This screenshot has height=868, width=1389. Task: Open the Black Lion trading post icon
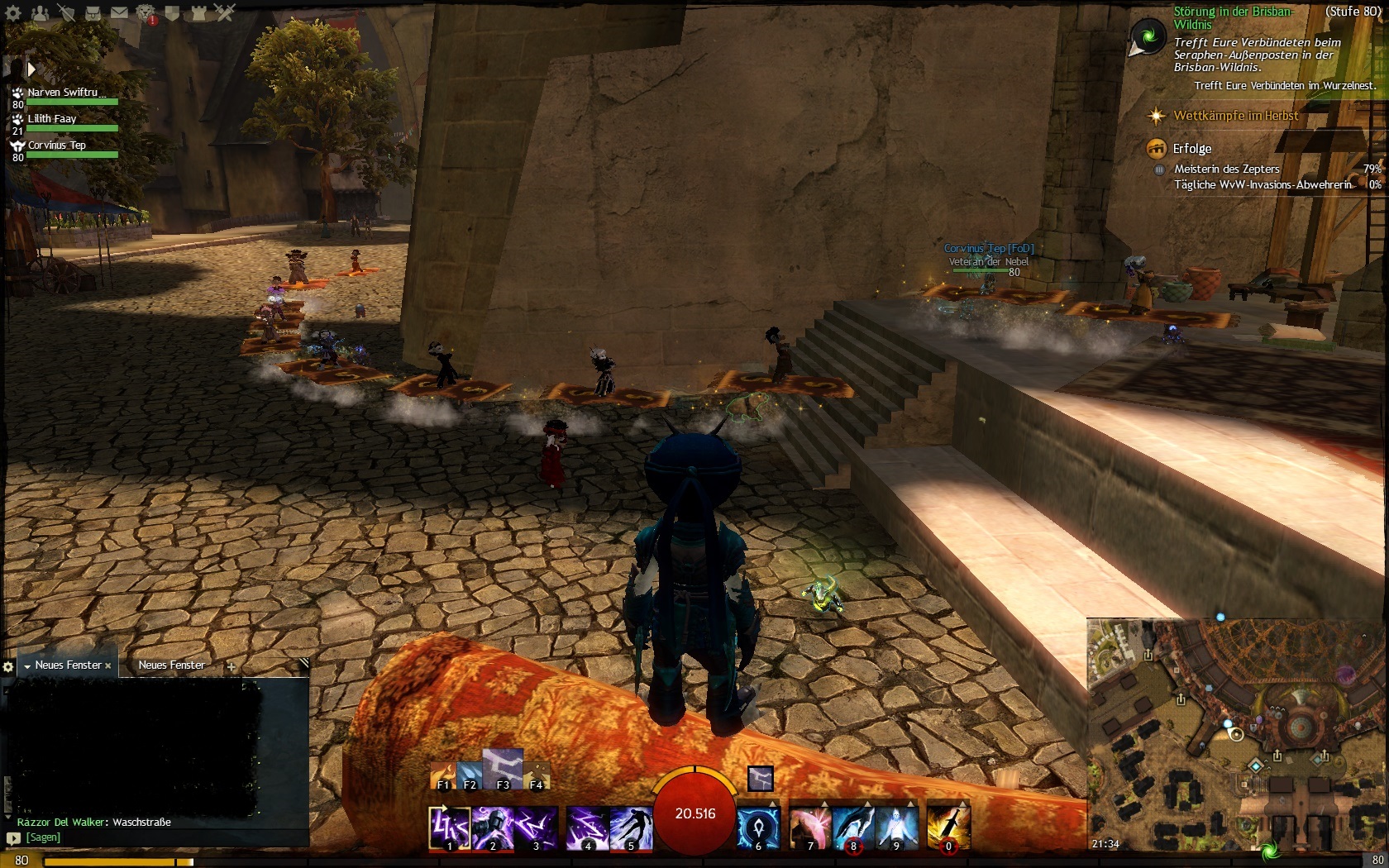click(146, 13)
